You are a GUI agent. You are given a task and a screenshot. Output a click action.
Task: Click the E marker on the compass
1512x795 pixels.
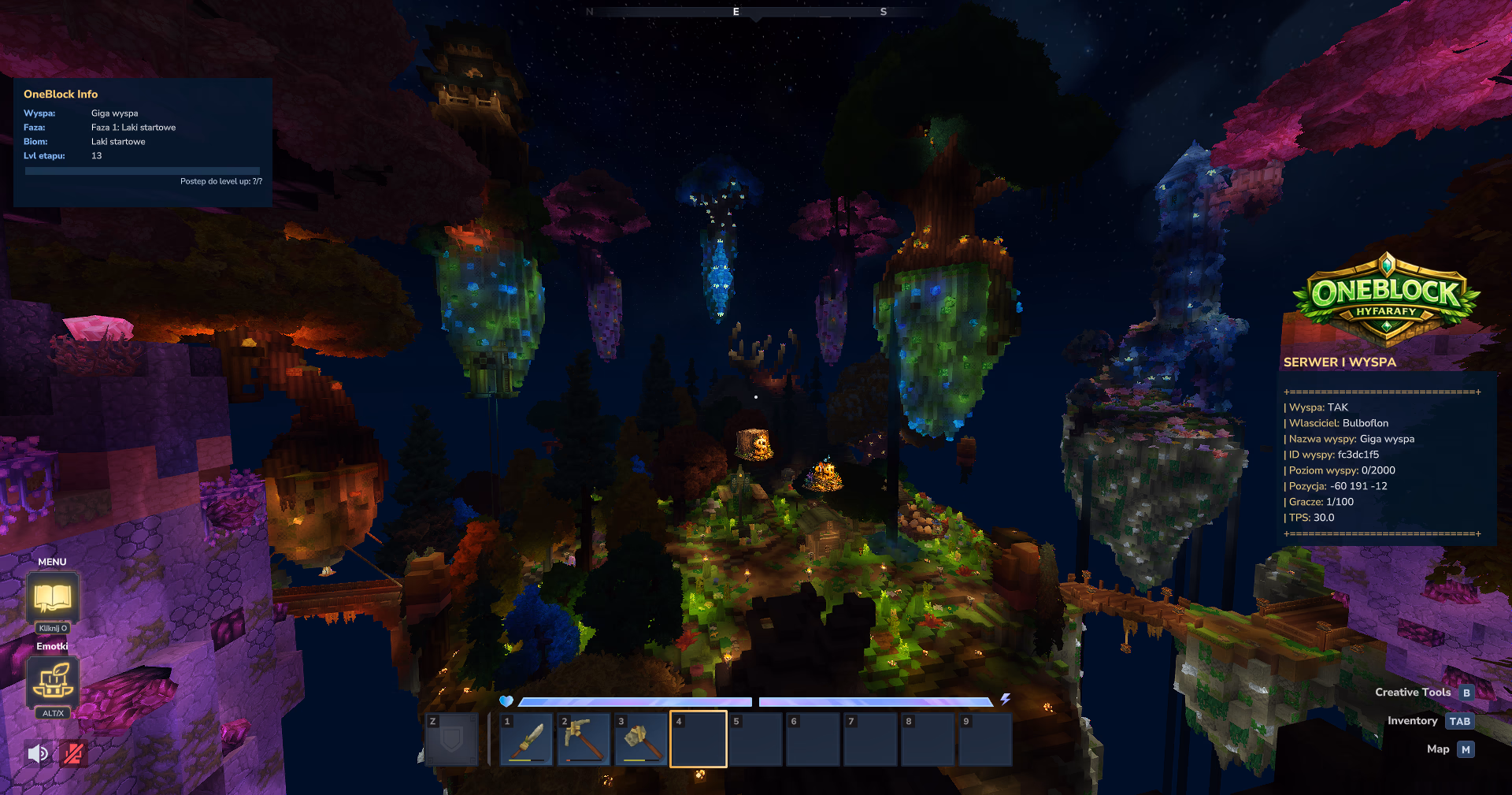click(x=735, y=12)
